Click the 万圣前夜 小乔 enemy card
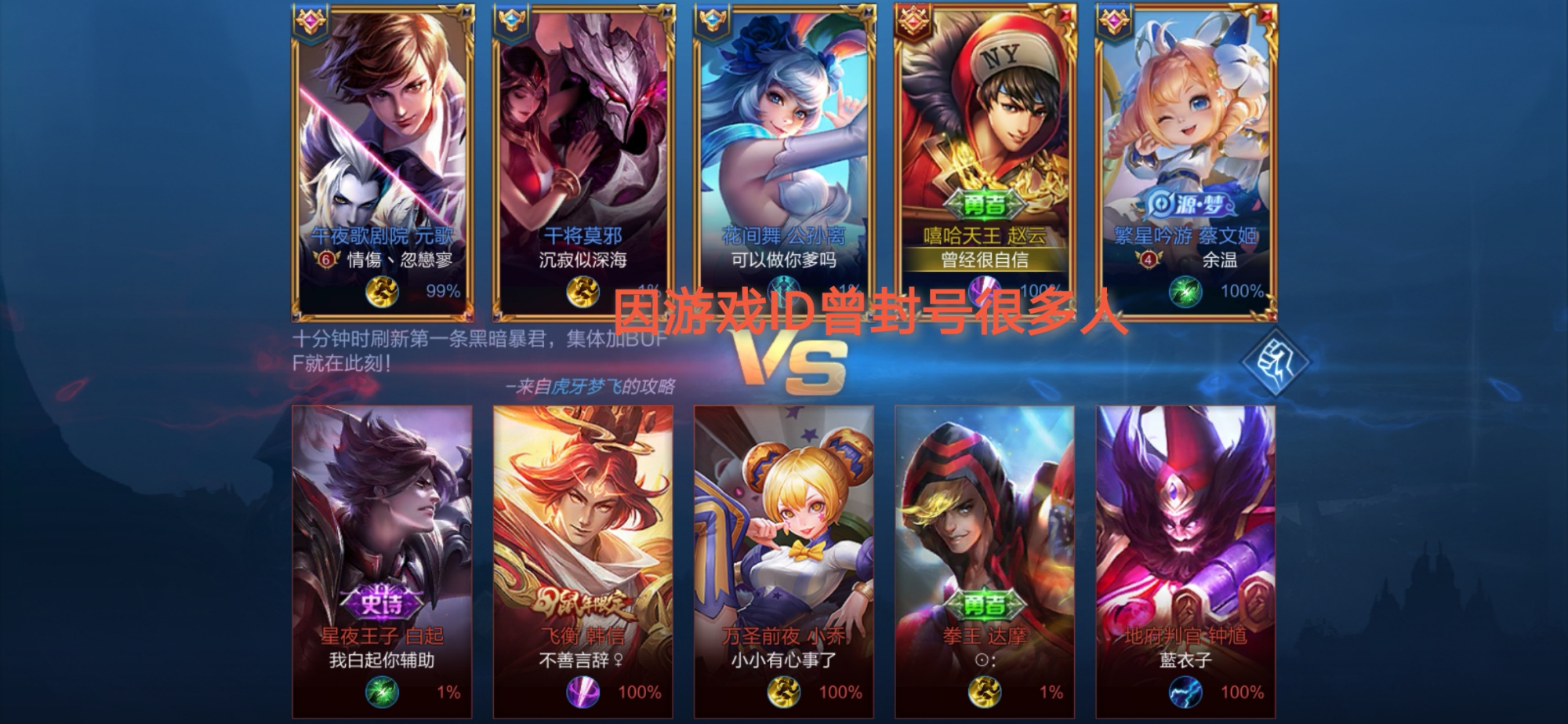The image size is (1568, 724). pos(783,561)
